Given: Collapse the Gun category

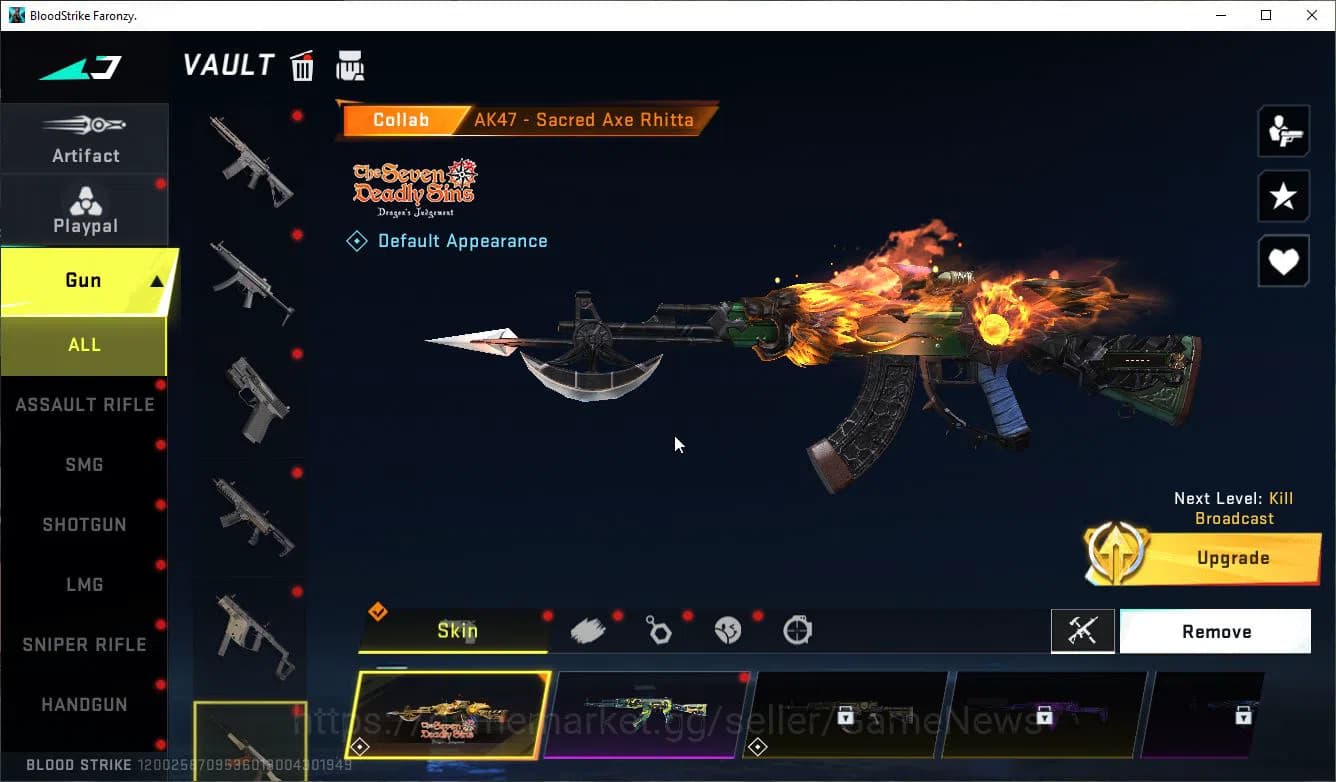Looking at the screenshot, I should 85,280.
